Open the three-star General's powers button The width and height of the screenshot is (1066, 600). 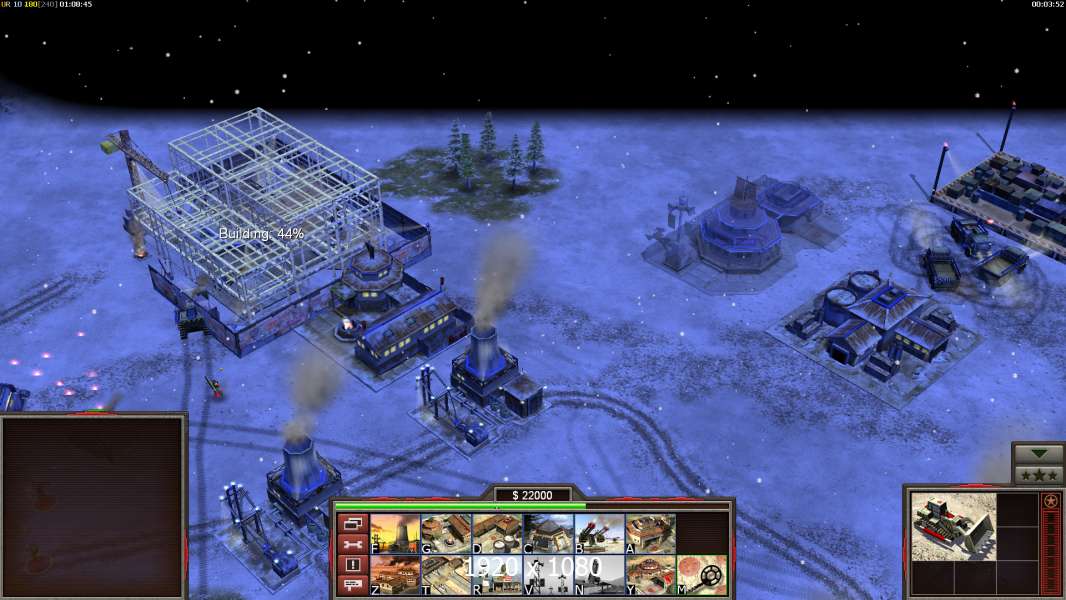(x=1038, y=475)
